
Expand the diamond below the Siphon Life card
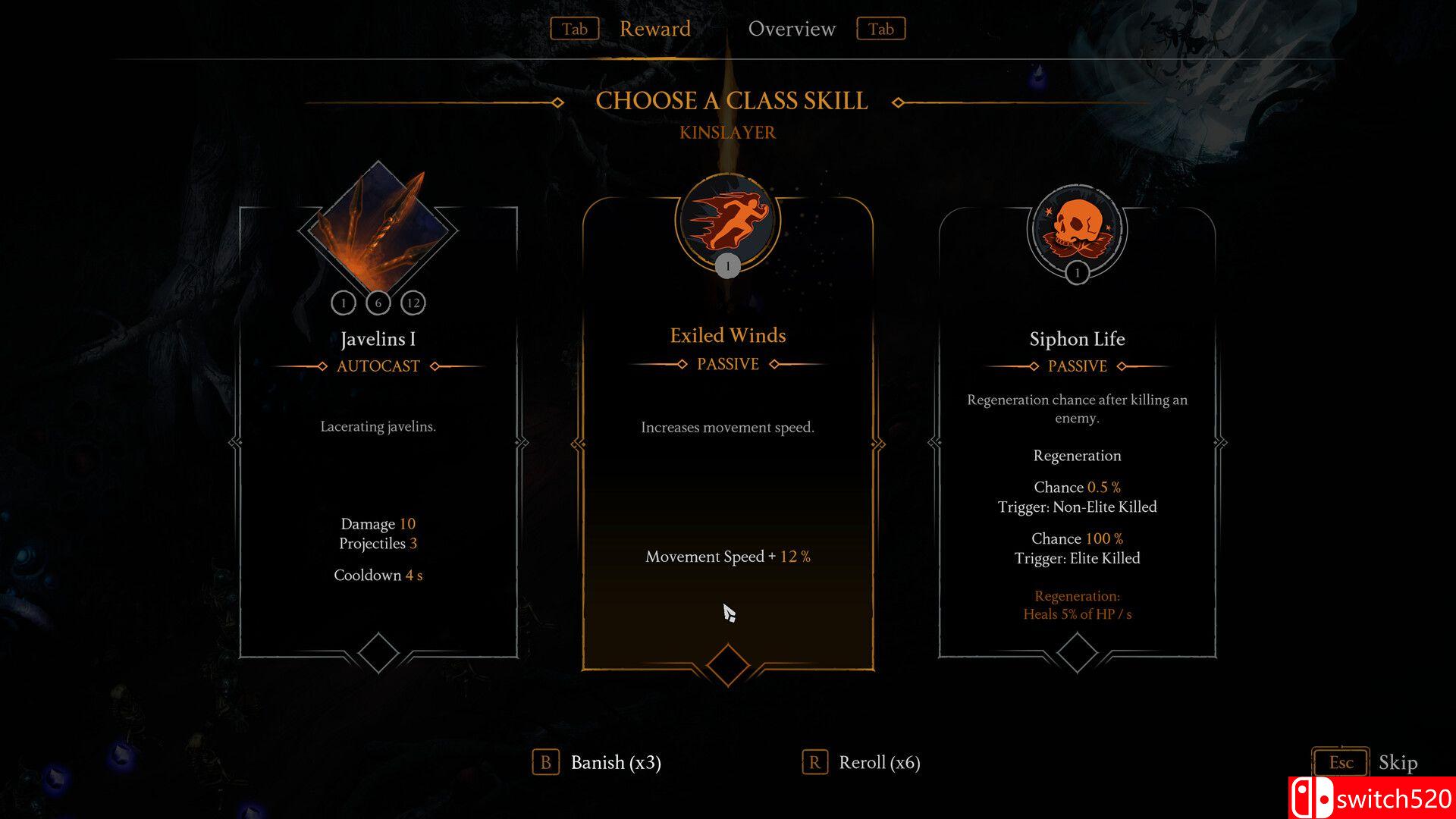(1077, 651)
